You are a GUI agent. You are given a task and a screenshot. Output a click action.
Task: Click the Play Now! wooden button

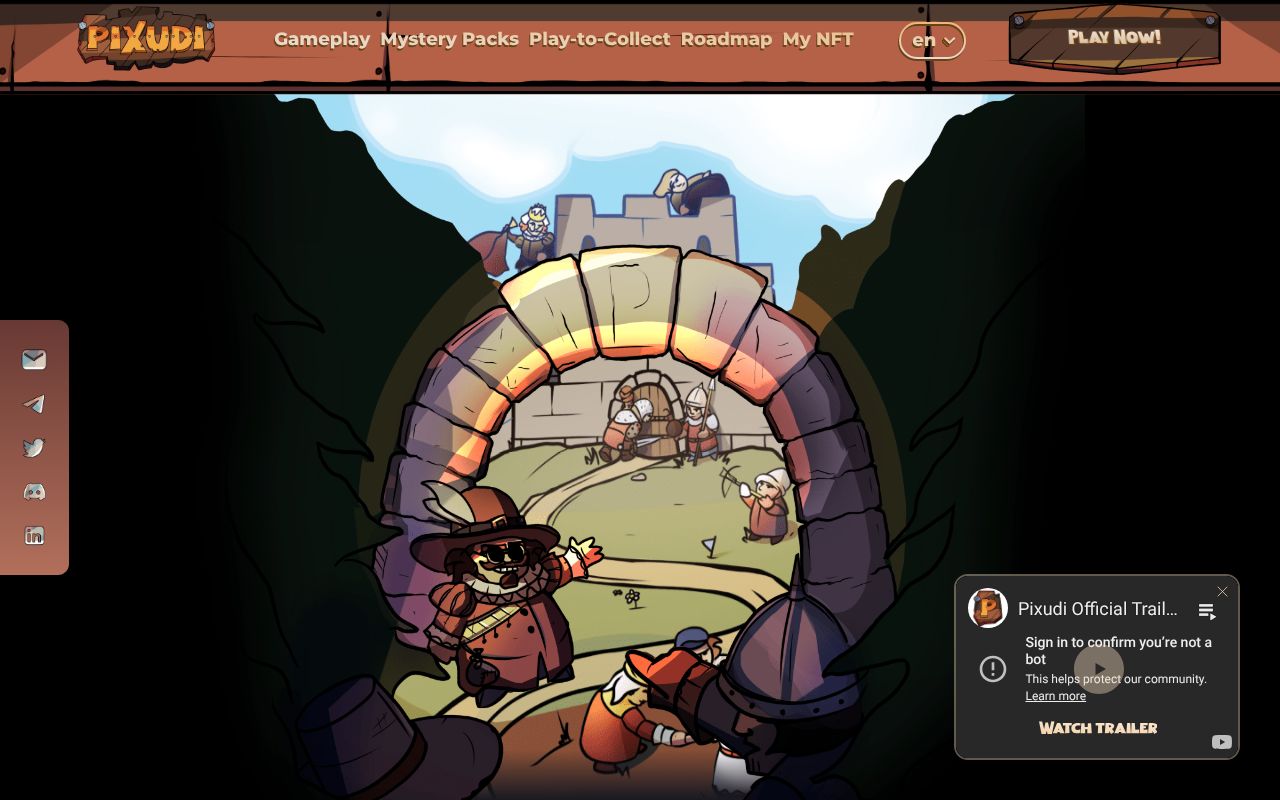coord(1114,38)
